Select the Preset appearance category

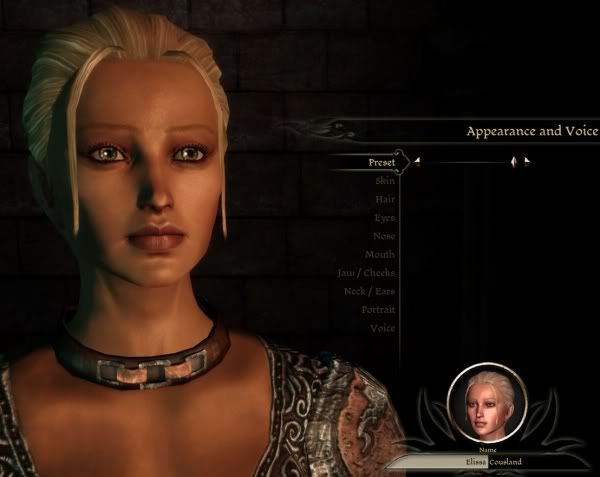tap(380, 161)
